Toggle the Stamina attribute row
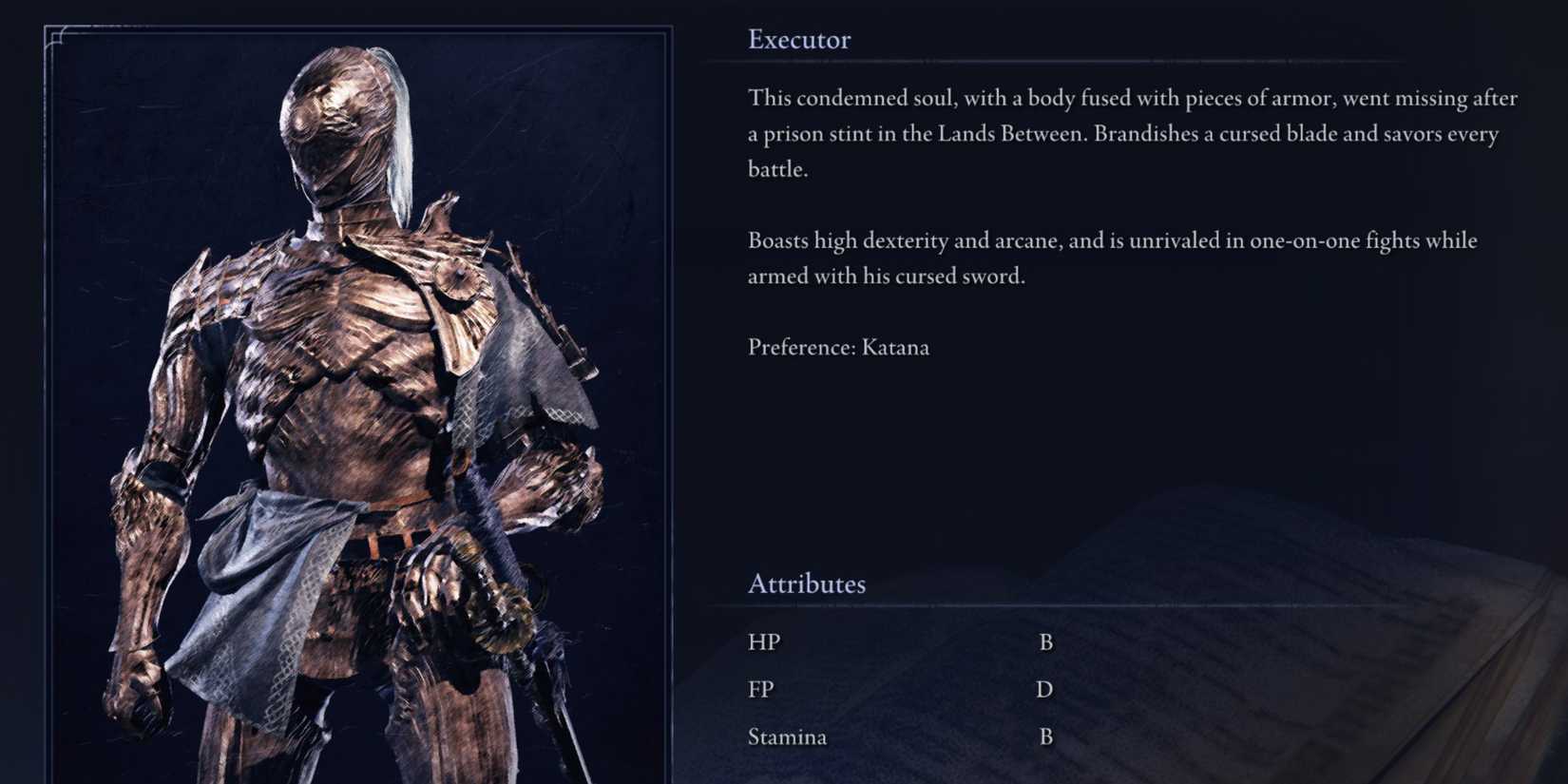This screenshot has height=784, width=1568. coord(787,736)
